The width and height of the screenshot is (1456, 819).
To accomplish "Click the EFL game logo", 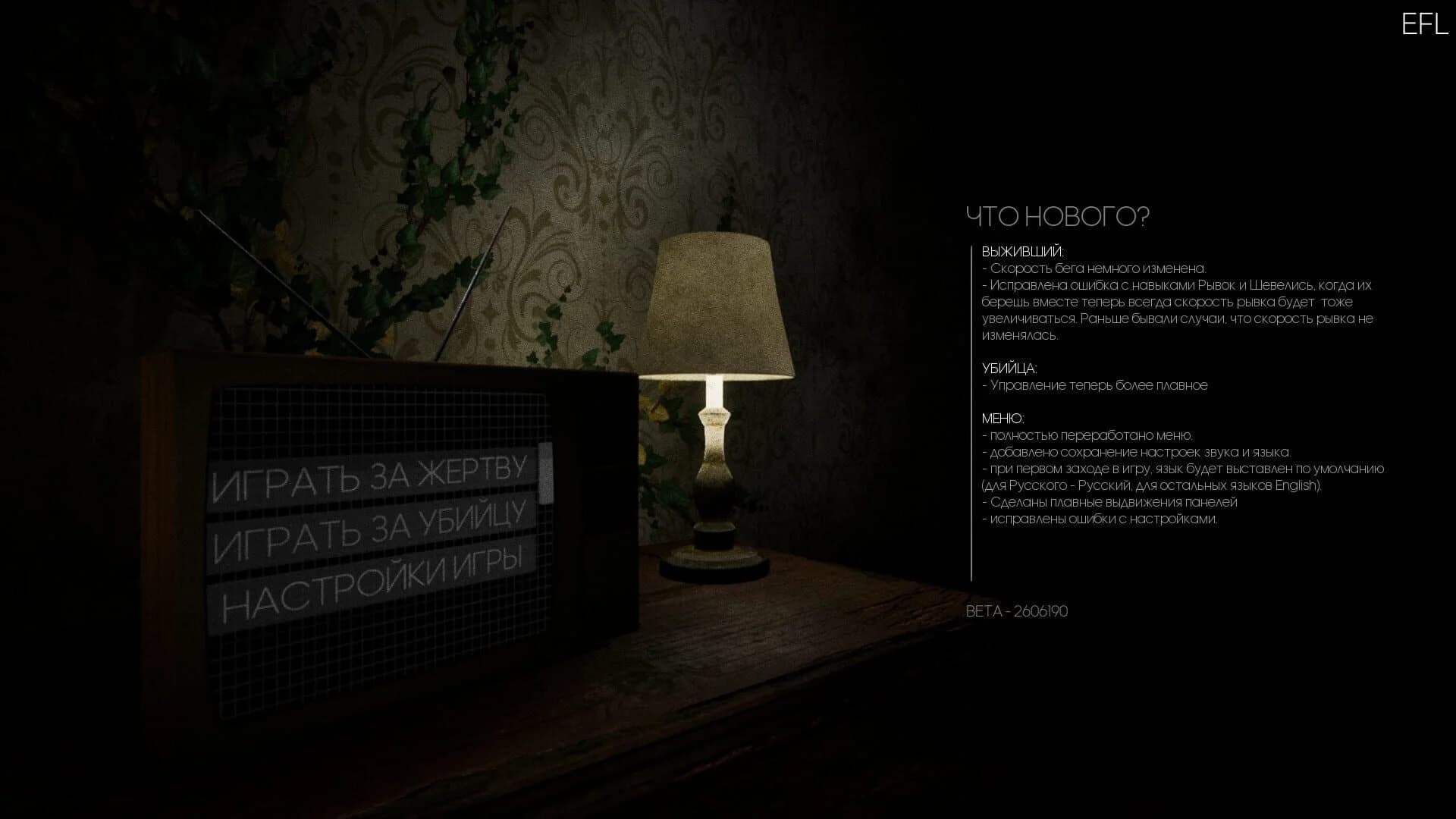I will point(1424,25).
